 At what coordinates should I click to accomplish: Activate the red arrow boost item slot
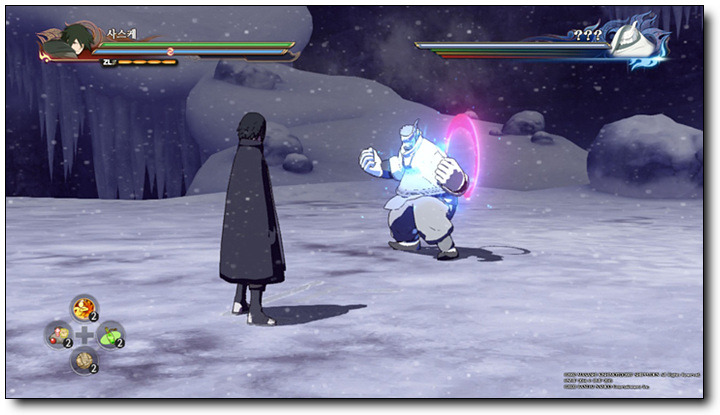pyautogui.click(x=58, y=334)
